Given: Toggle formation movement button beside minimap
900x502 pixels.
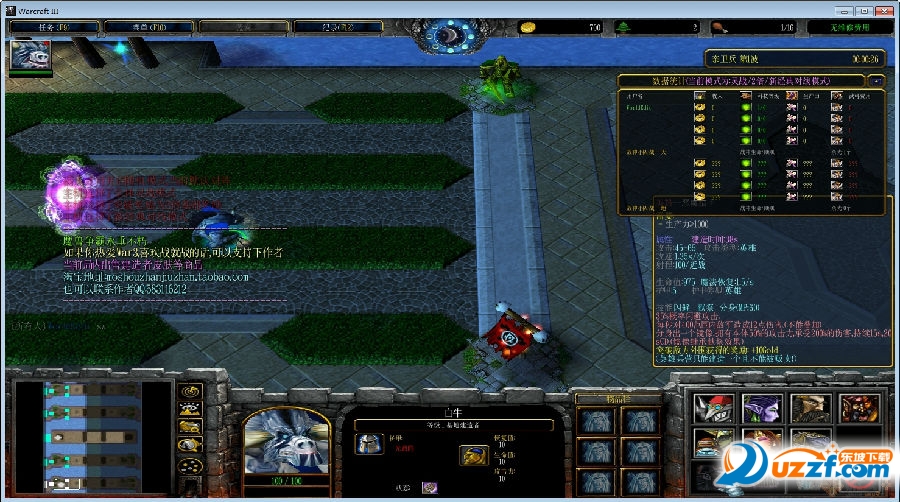Looking at the screenshot, I should click(x=189, y=465).
